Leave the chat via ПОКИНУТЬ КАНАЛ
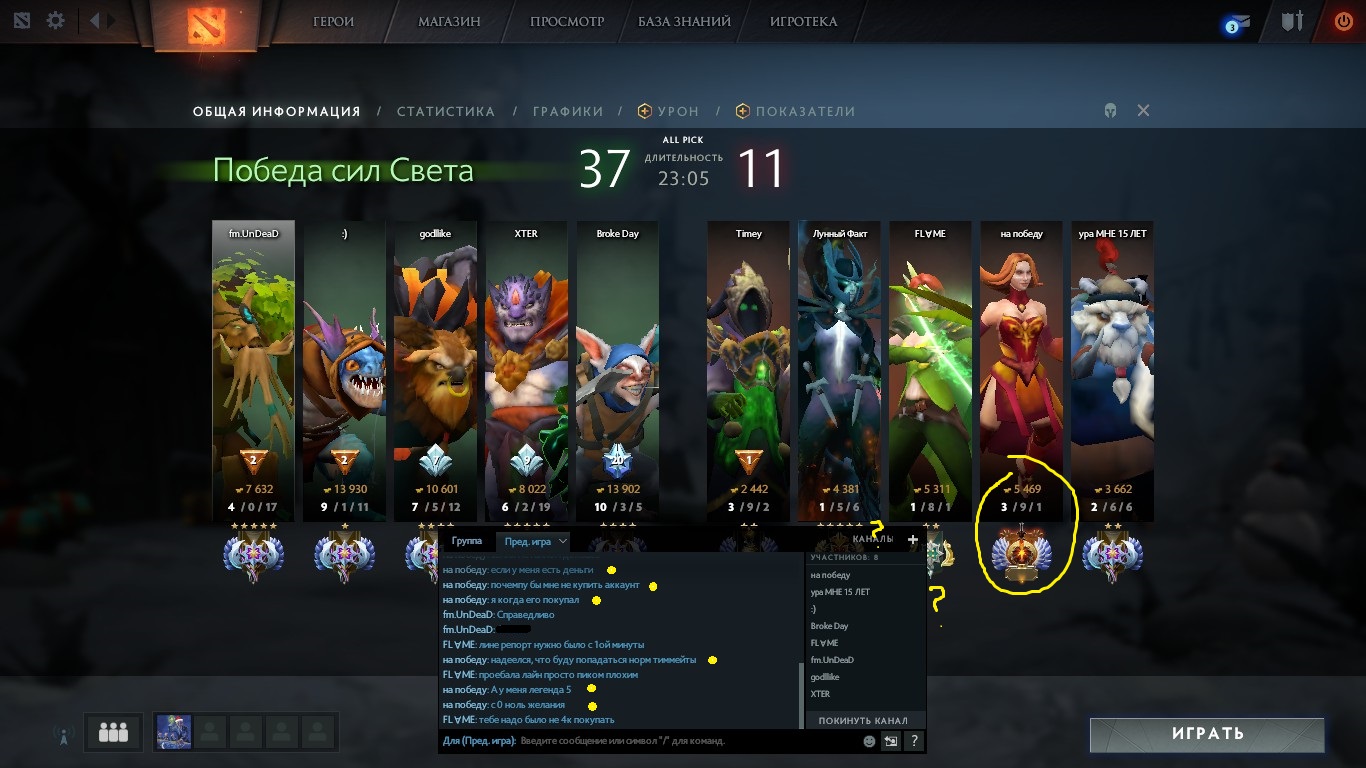 click(863, 720)
